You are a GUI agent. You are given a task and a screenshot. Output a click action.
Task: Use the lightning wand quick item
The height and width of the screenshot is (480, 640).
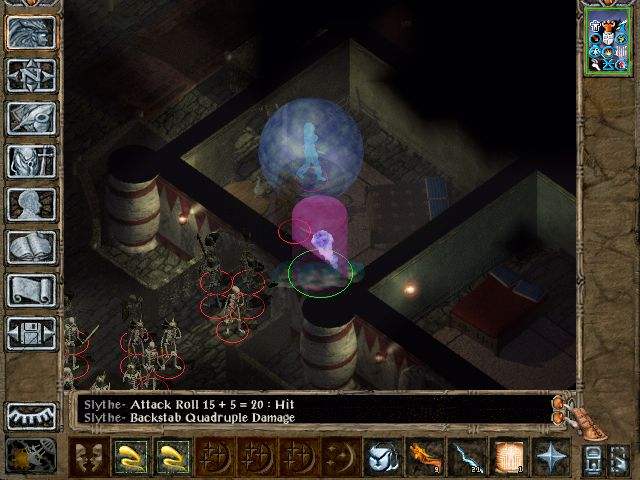coord(467,458)
